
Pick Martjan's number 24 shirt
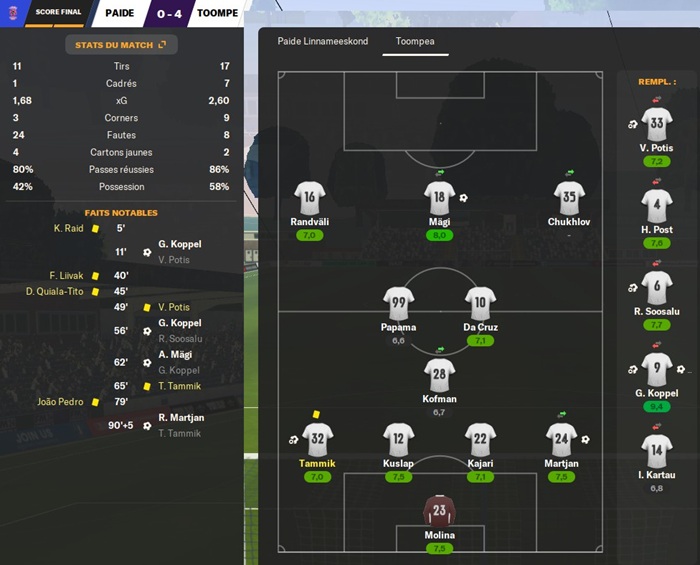click(561, 439)
